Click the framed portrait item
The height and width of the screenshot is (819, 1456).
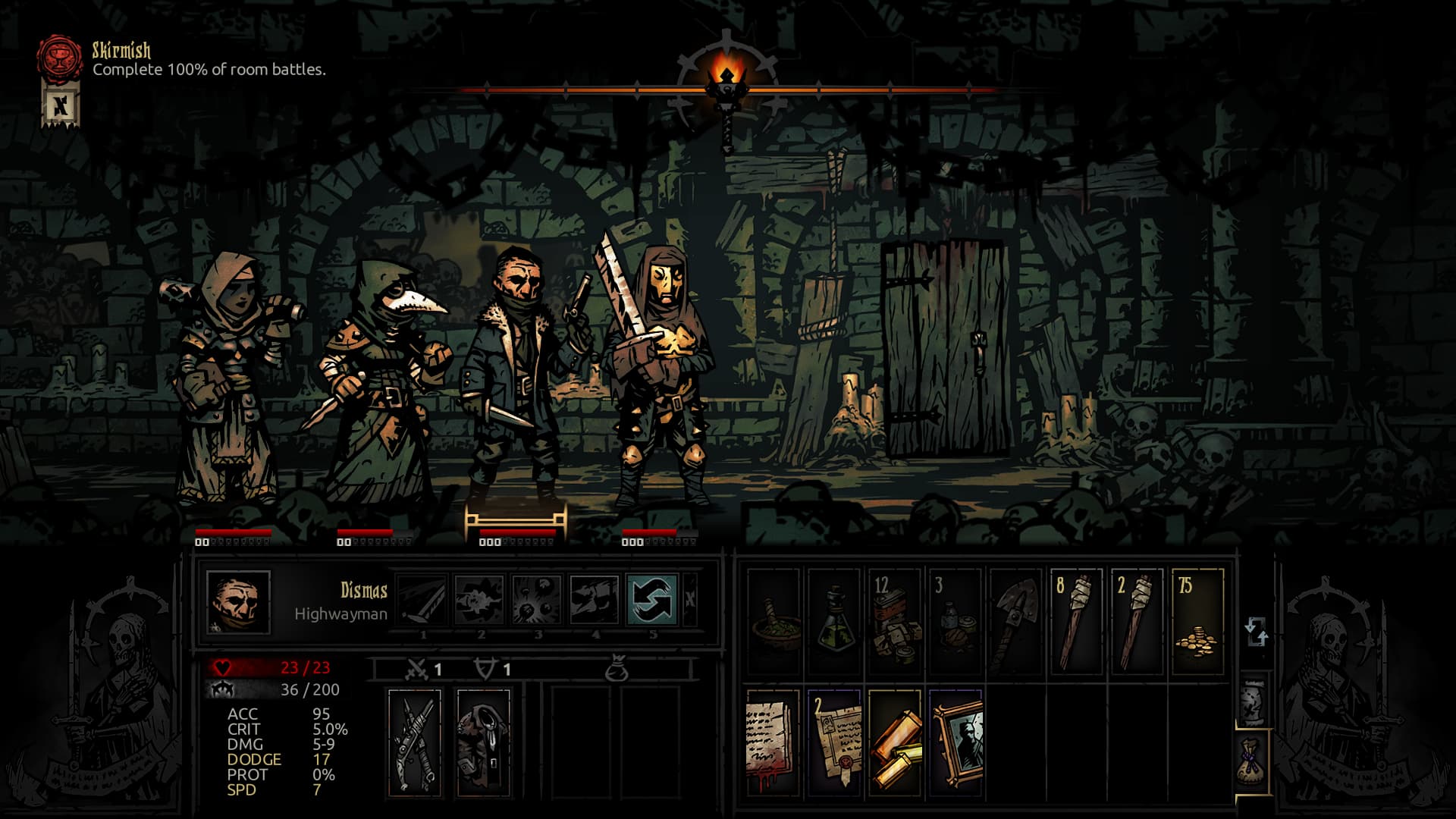pos(955,742)
